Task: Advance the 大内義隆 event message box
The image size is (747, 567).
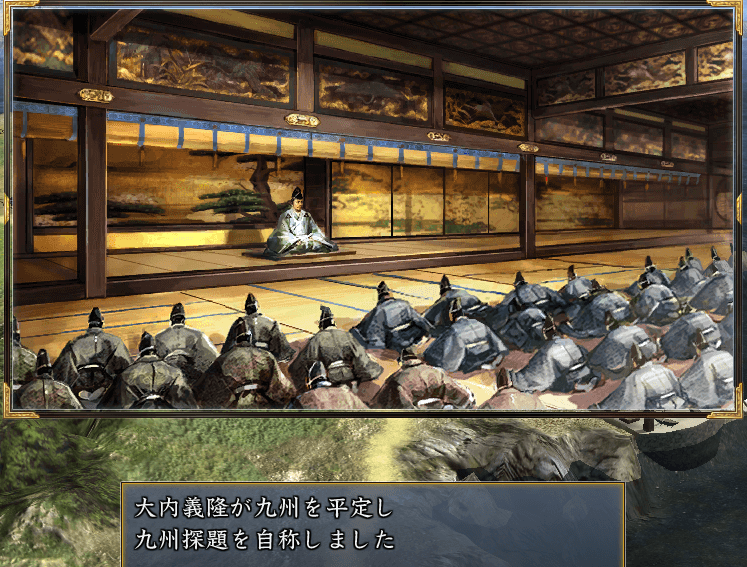Action: tap(372, 524)
